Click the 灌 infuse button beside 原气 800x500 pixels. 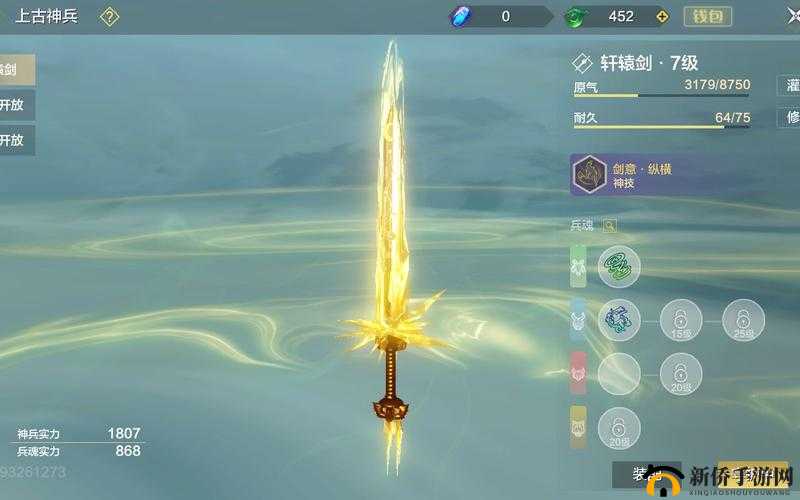(x=789, y=86)
